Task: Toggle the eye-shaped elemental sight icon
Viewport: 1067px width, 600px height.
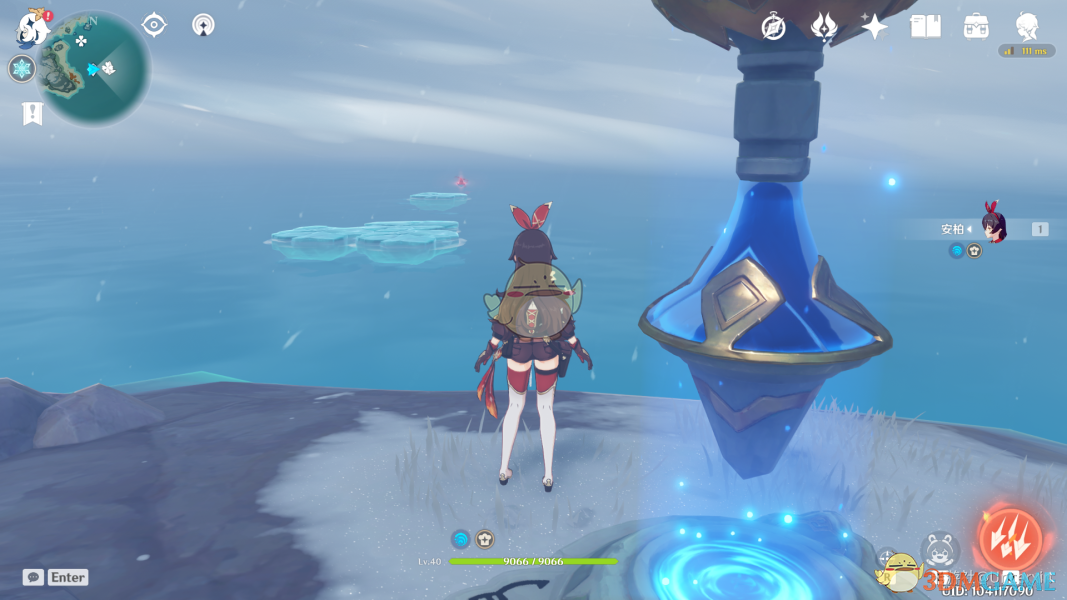Action: [154, 25]
